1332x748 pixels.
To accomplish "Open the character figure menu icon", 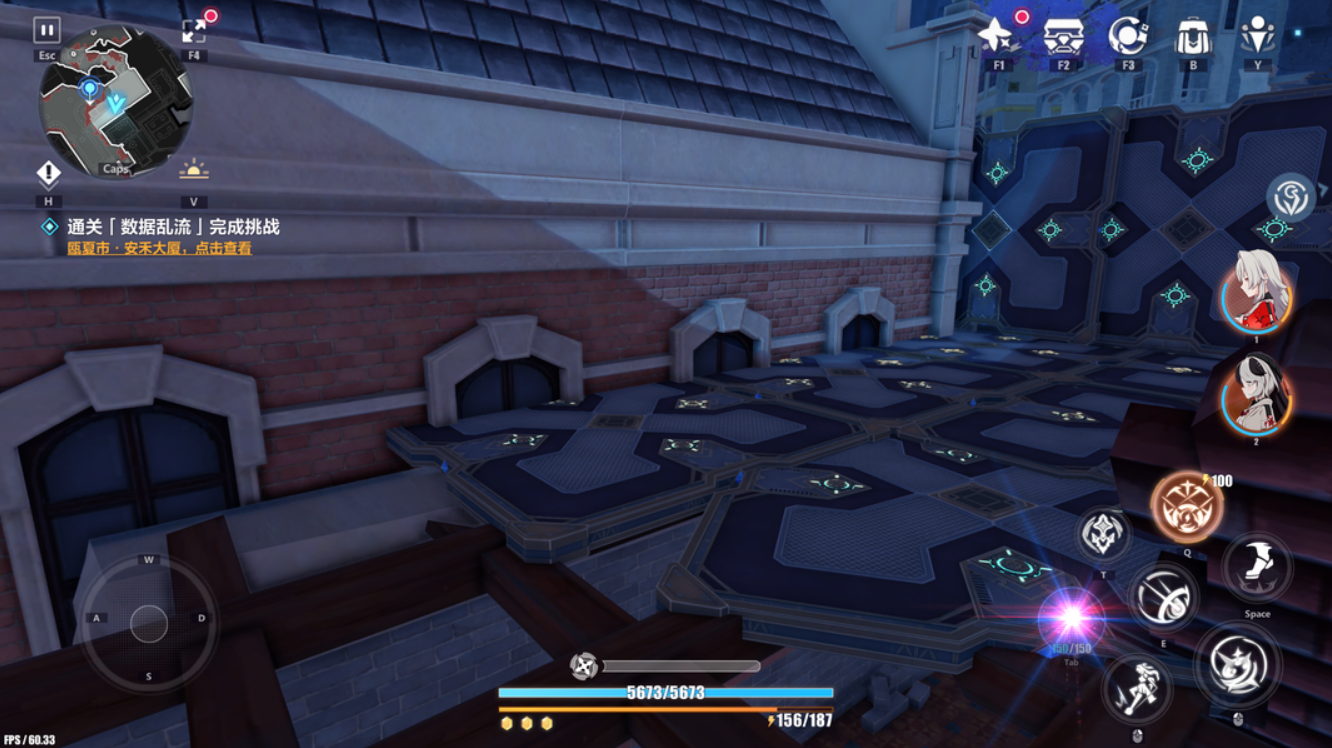I will pos(1257,36).
